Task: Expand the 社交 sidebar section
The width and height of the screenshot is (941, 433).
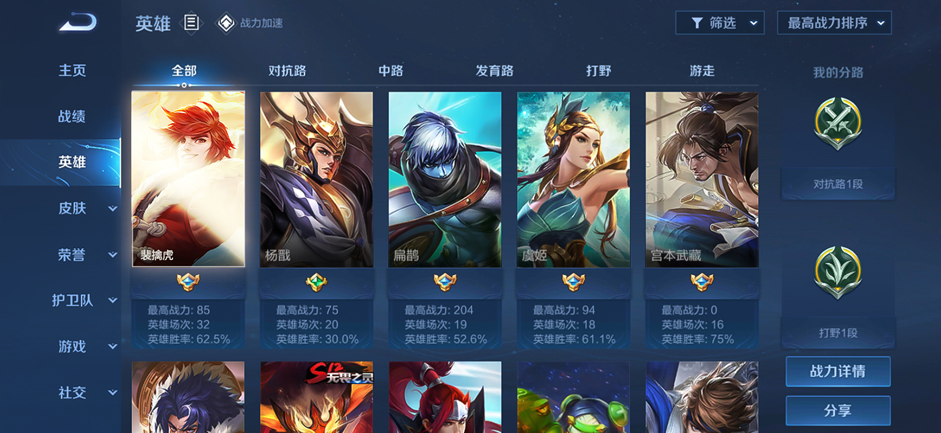Action: [84, 392]
